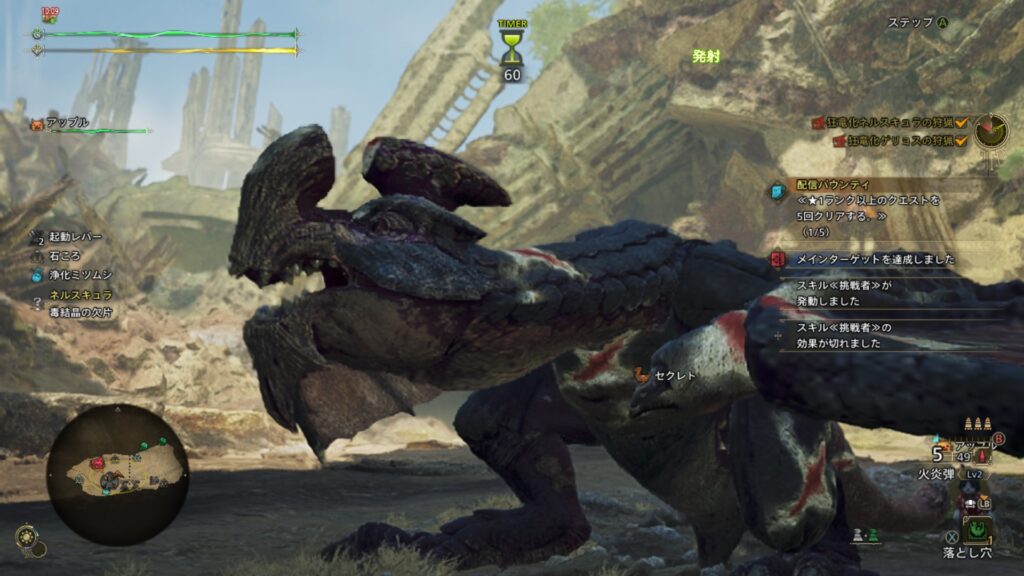Screen dimensions: 1024x576
Task: Click the circular quest target radar icon
Action: [x=992, y=129]
